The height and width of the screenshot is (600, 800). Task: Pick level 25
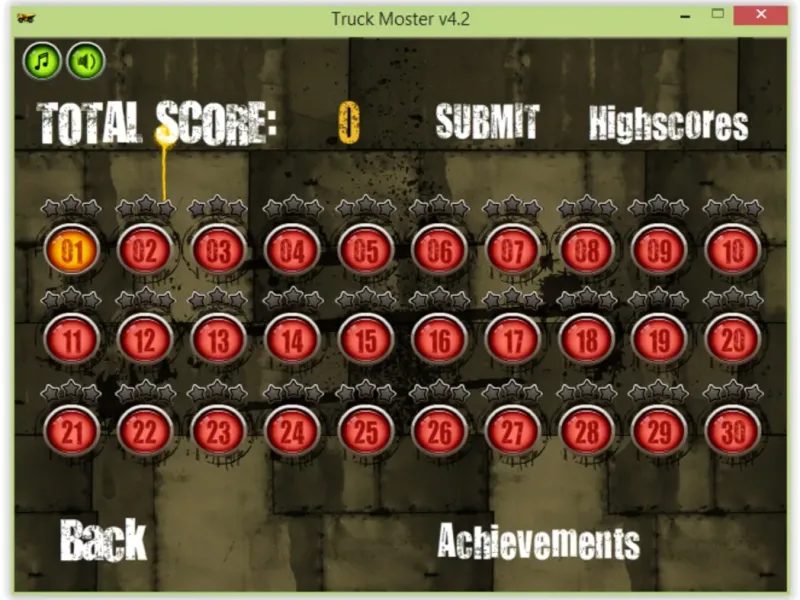click(x=366, y=432)
